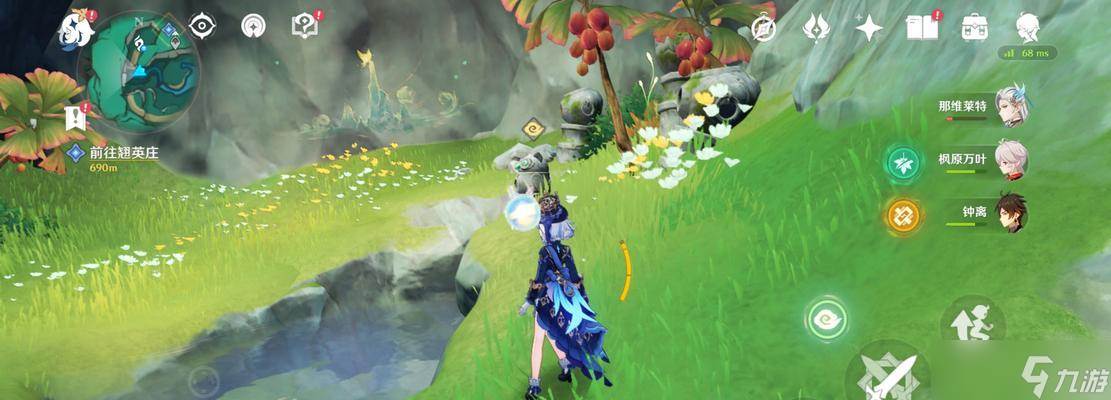Switch to party member 那维莱特

pyautogui.click(x=1010, y=106)
